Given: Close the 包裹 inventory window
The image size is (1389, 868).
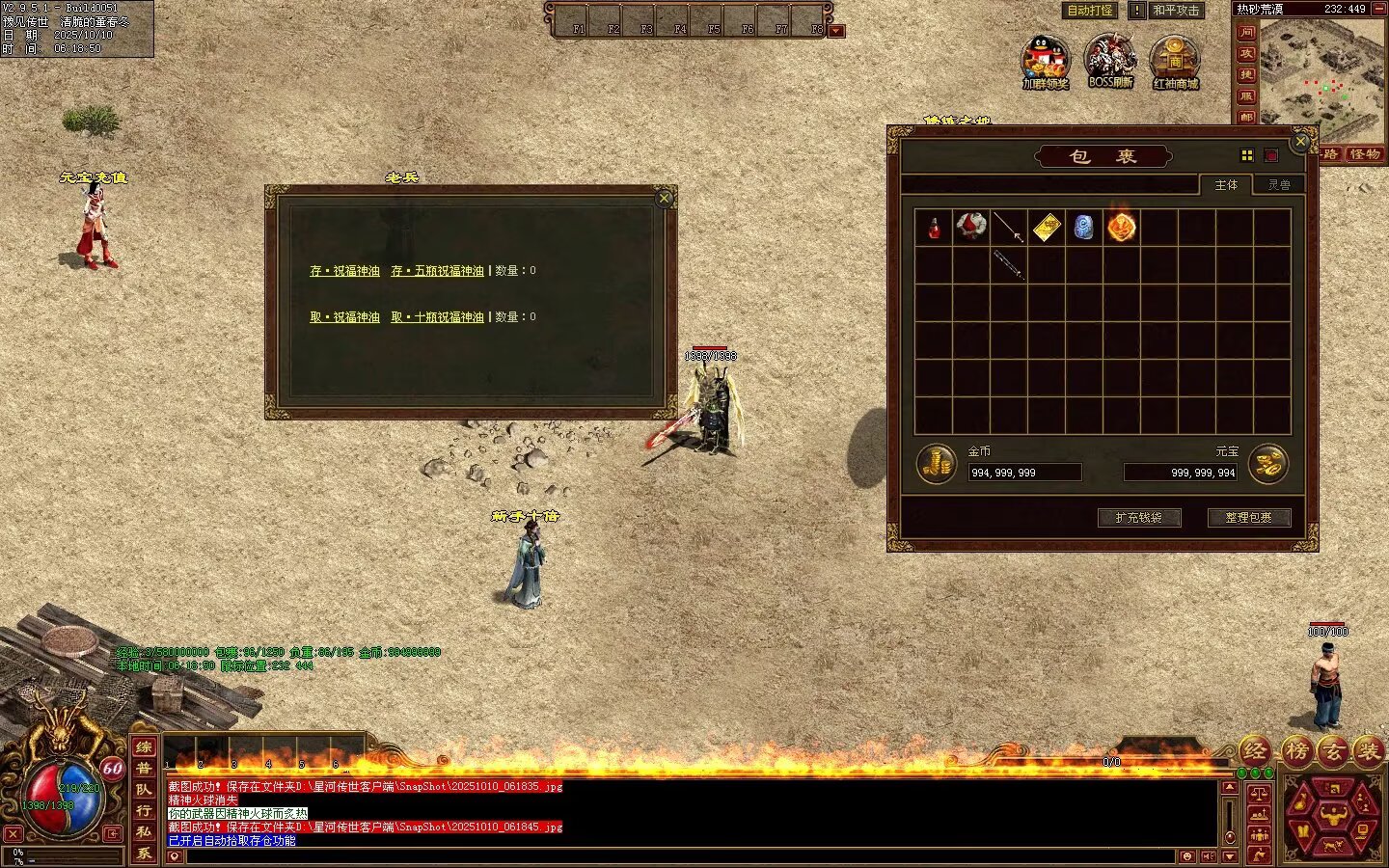Looking at the screenshot, I should (1300, 143).
